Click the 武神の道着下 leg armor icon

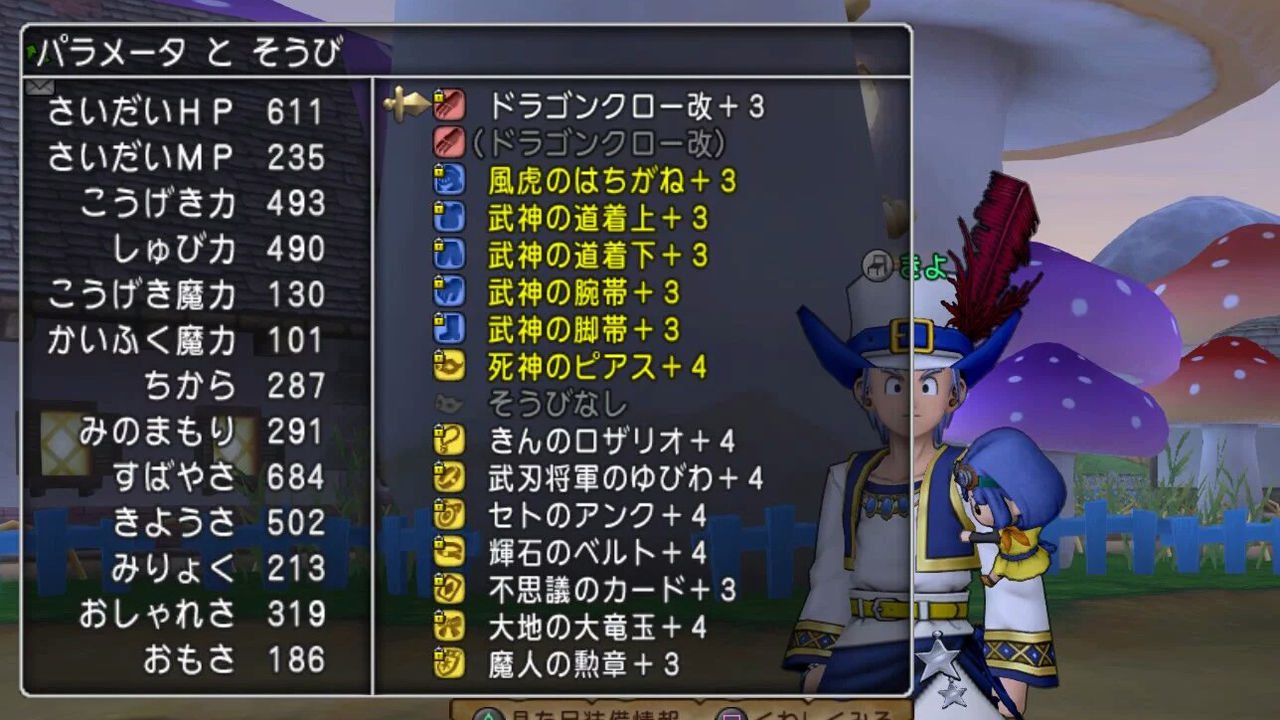450,256
